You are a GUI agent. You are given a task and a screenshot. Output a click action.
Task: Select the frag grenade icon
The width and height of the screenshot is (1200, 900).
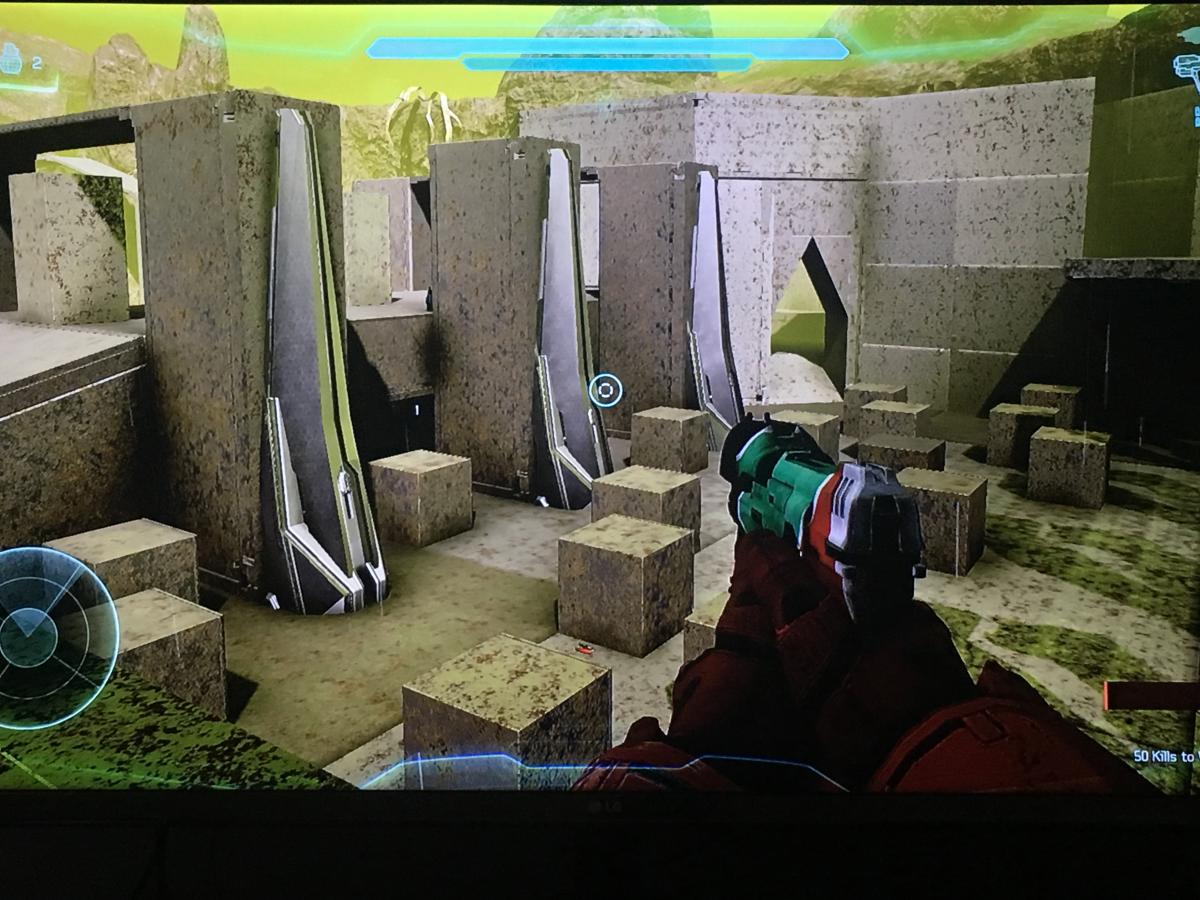tap(12, 59)
